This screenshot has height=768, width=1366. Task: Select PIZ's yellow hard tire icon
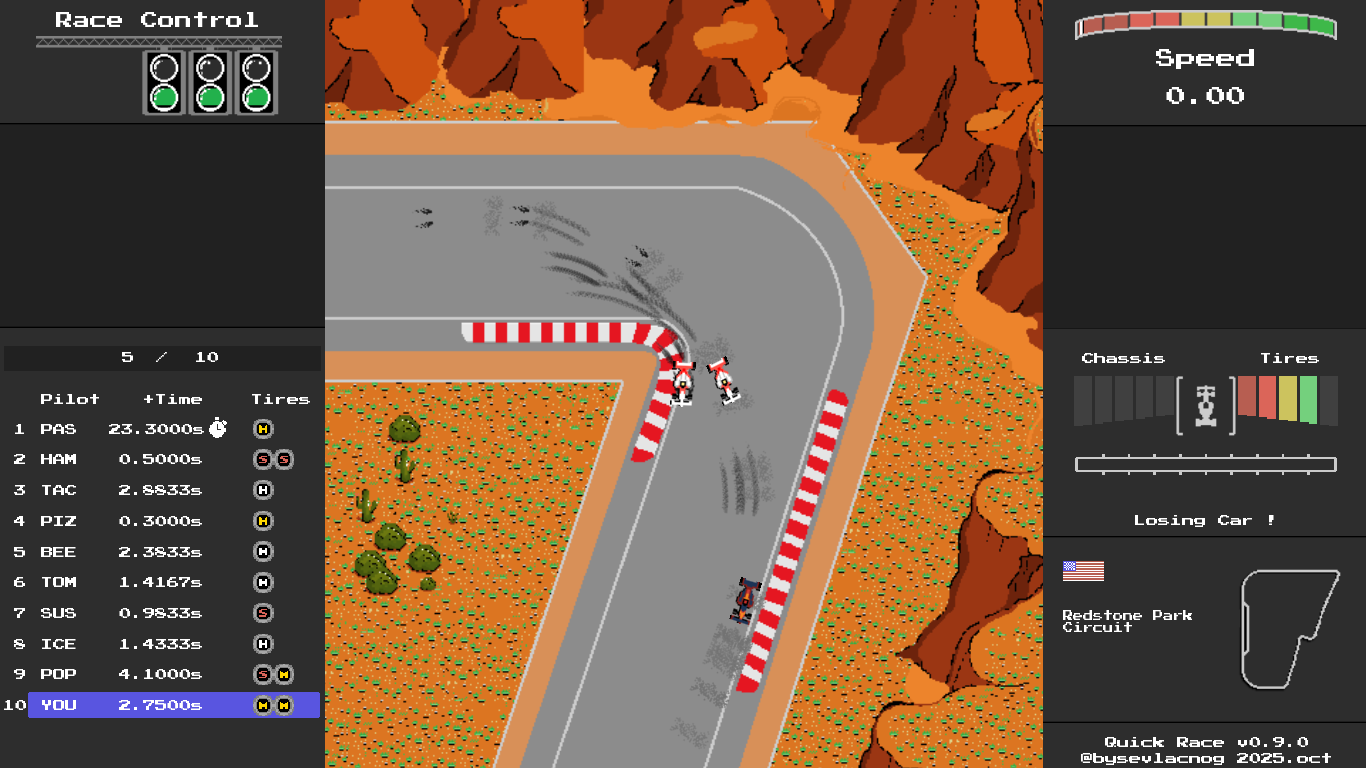click(x=262, y=520)
